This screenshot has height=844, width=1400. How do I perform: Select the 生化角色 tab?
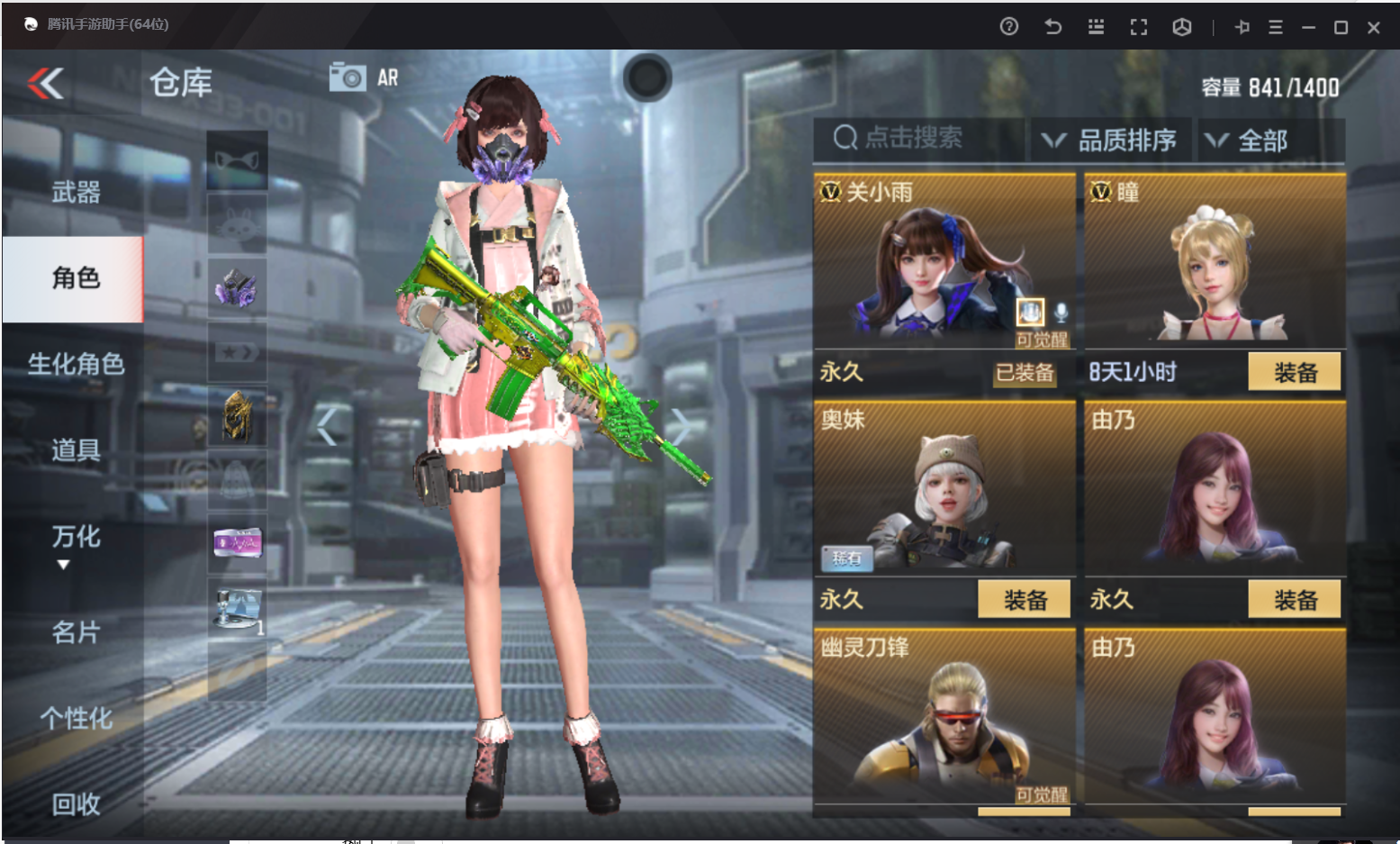click(x=76, y=364)
